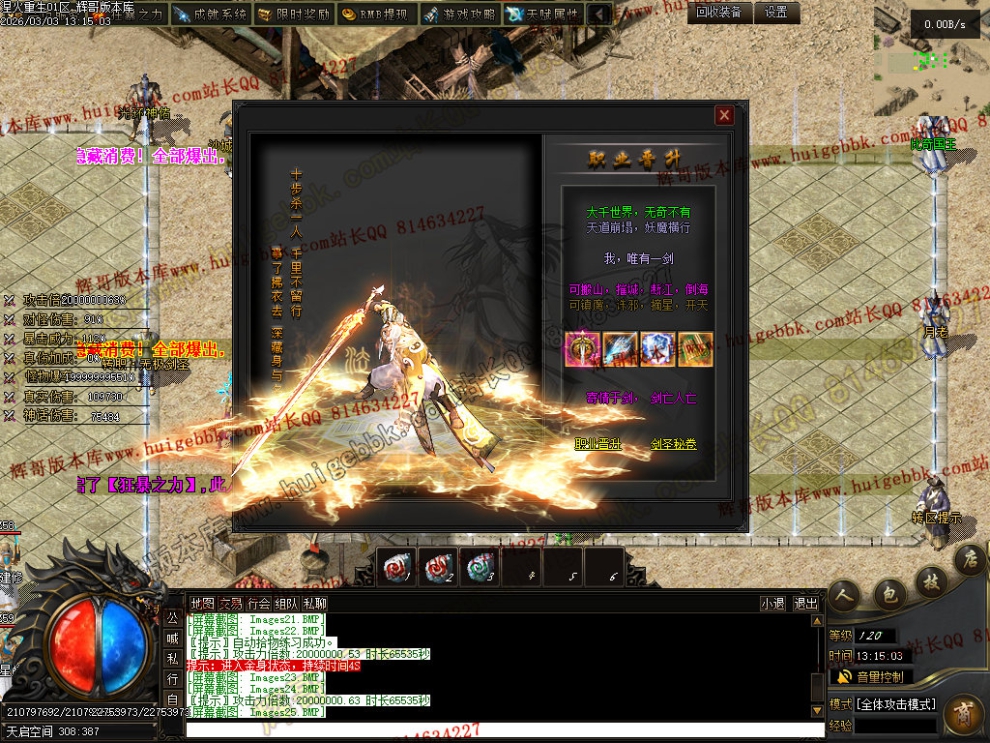Open the RMB提现 withdrawal menu
This screenshot has height=743, width=990.
[375, 14]
